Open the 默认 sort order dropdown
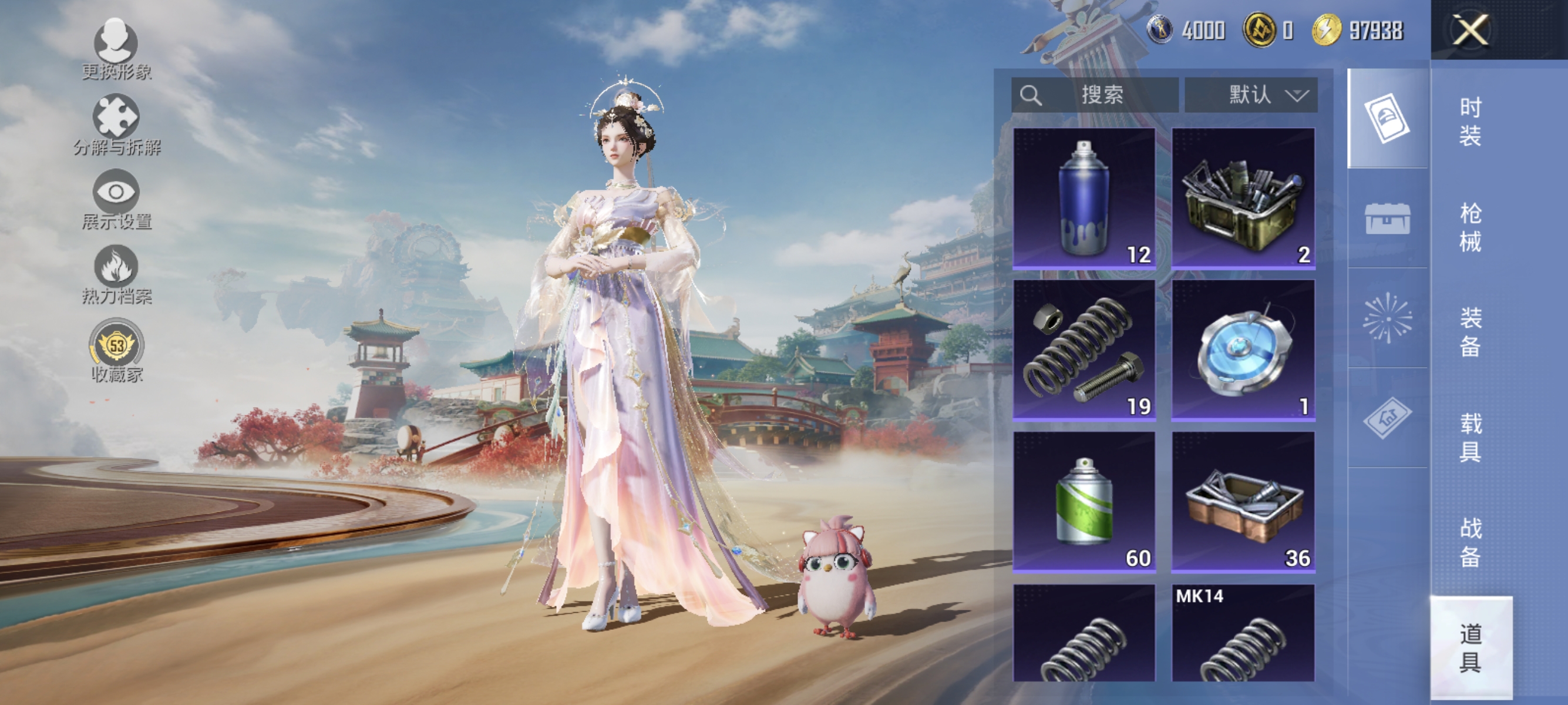The image size is (1568, 705). pyautogui.click(x=1253, y=95)
